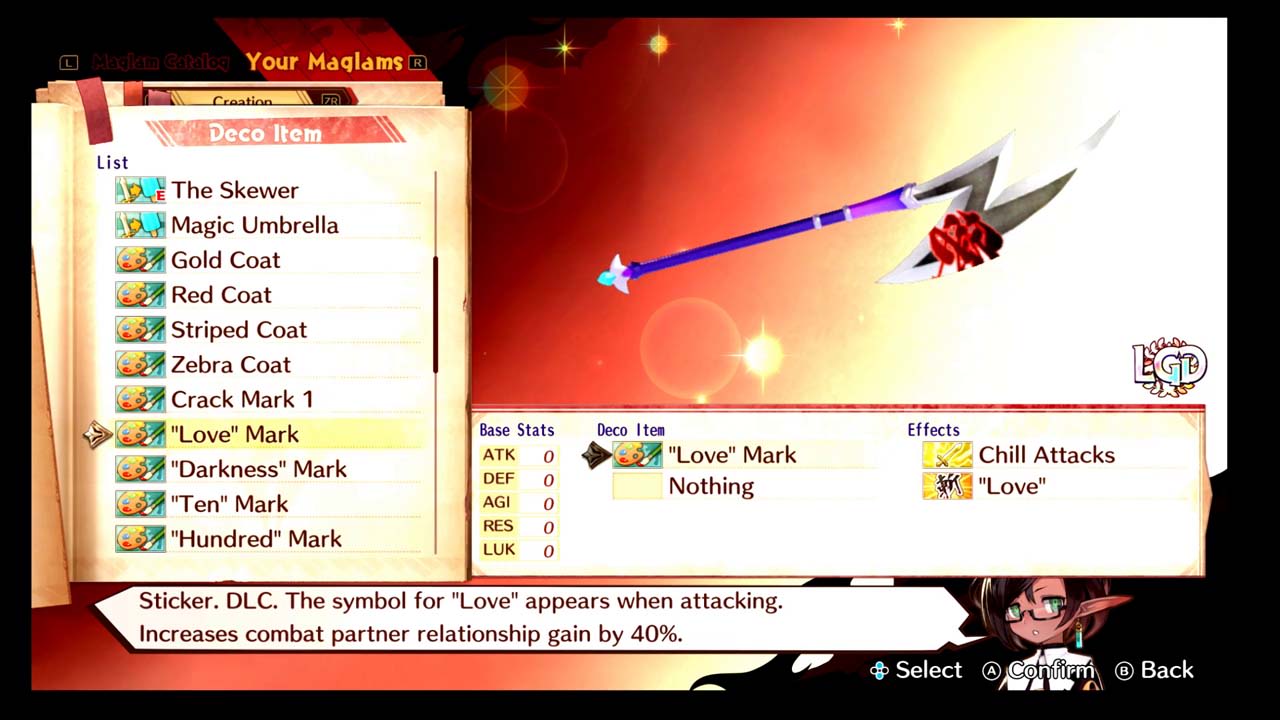The width and height of the screenshot is (1280, 720).
Task: Select the "Love" effect kanji icon
Action: coord(946,487)
